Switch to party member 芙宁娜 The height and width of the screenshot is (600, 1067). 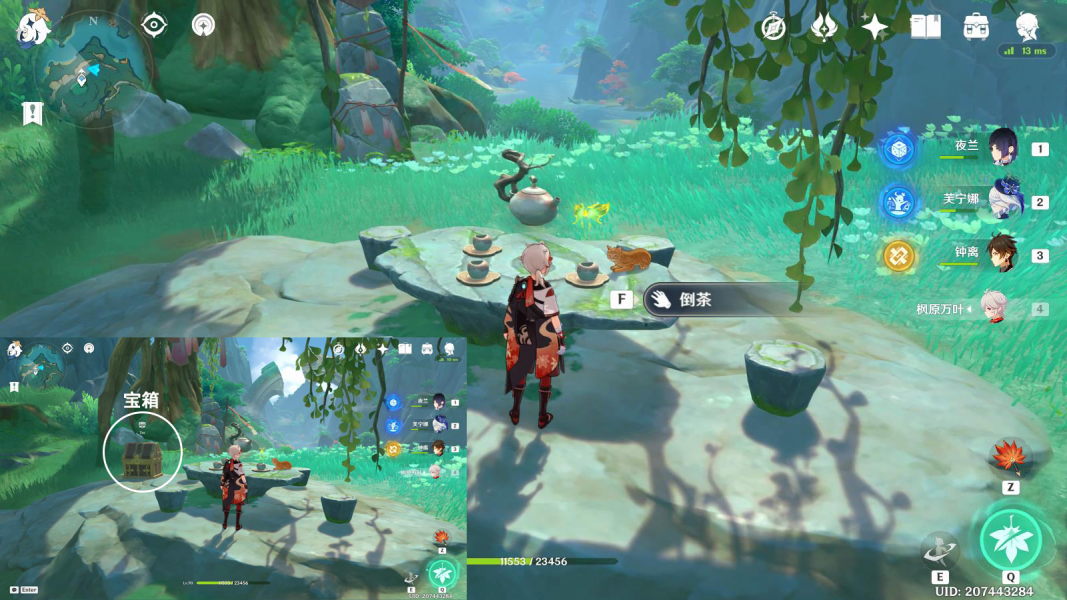1002,201
